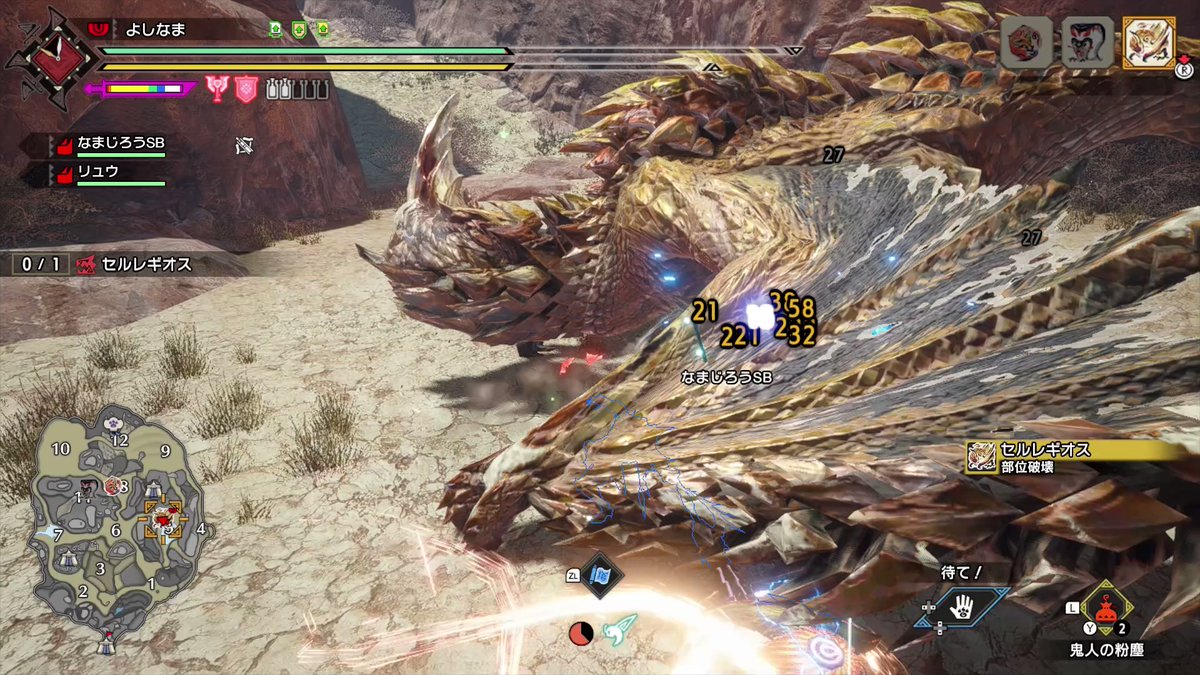Click the minimap camp tent near area 3
The image size is (1200, 675).
point(69,557)
